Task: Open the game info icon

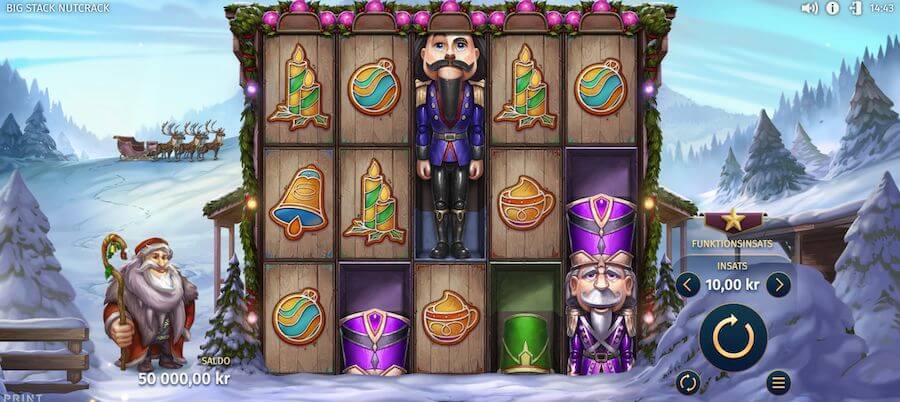Action: pos(833,8)
